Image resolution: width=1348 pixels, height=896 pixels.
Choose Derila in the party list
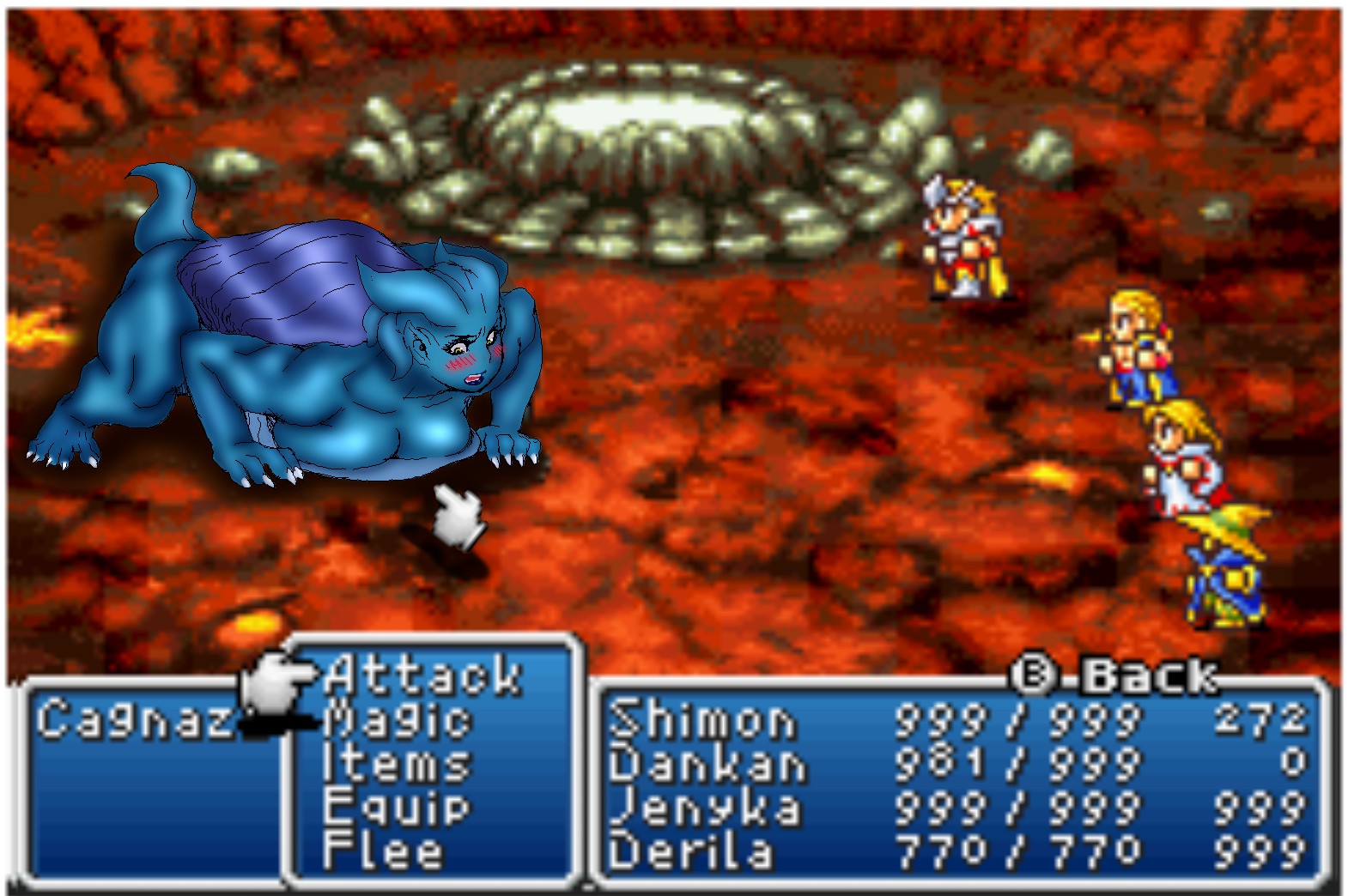point(691,851)
